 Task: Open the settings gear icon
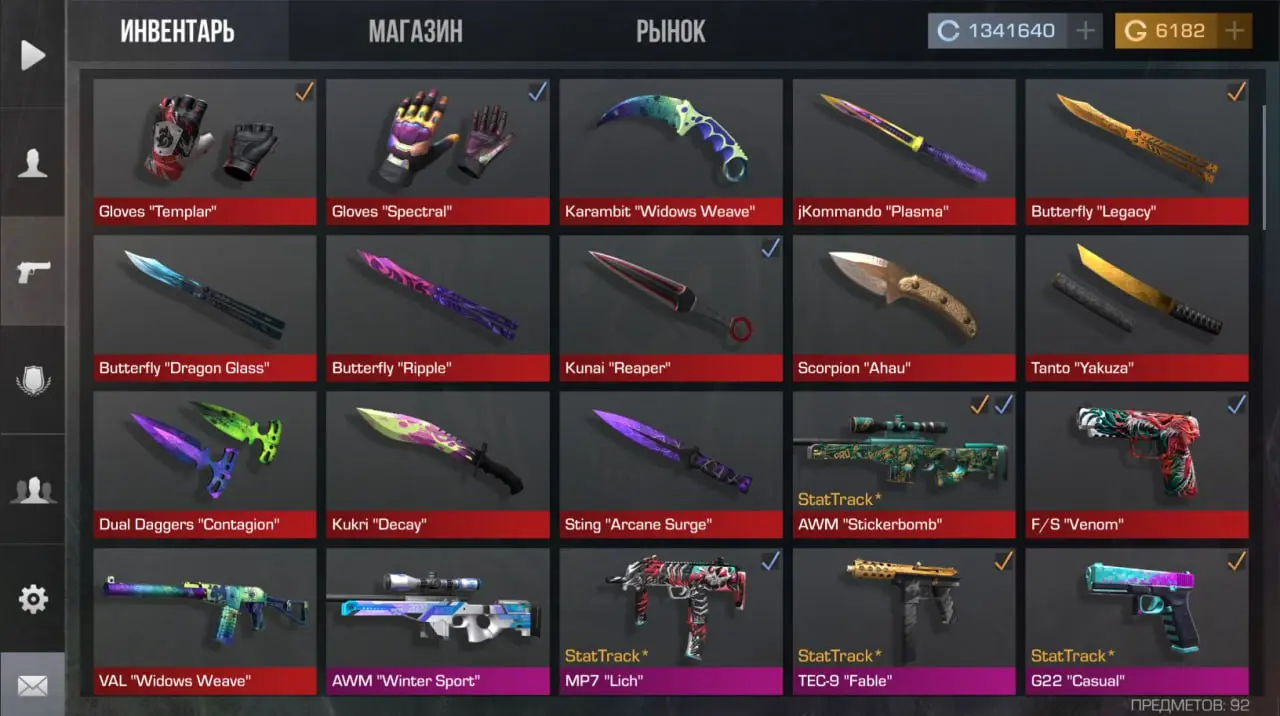pyautogui.click(x=33, y=599)
